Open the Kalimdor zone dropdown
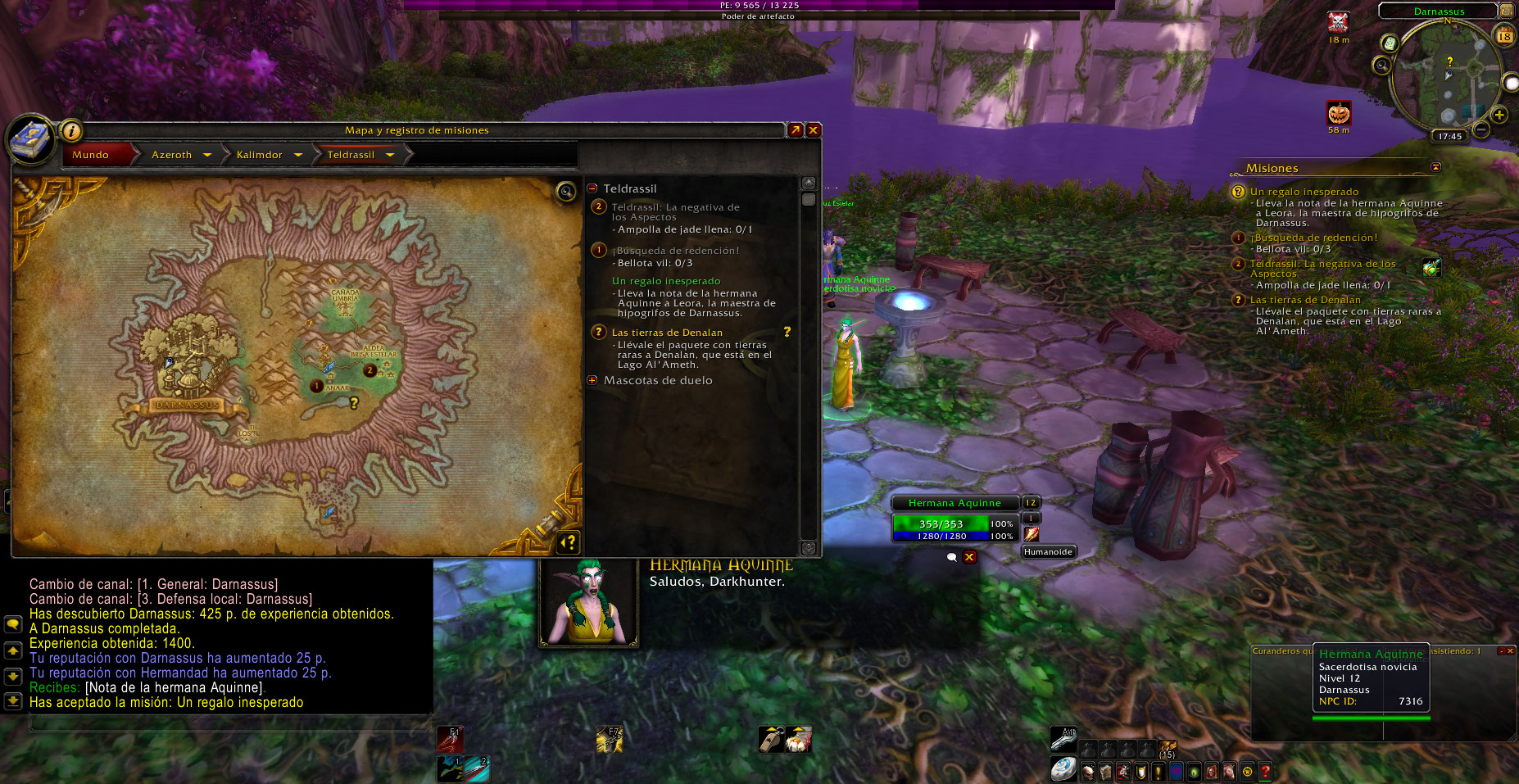This screenshot has width=1519, height=784. [x=298, y=155]
